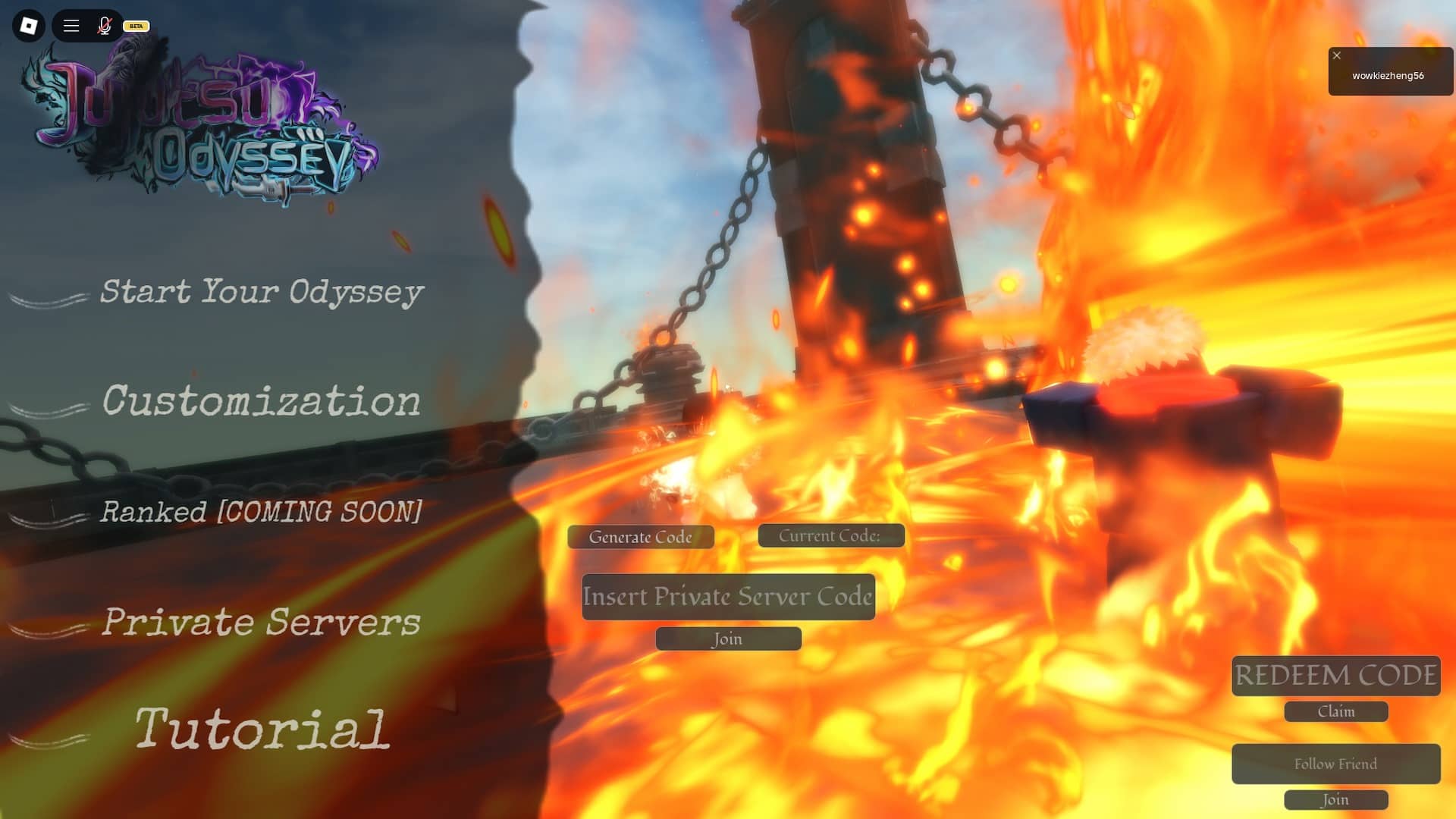Open the Private Servers menu
Viewport: 1456px width, 819px height.
pyautogui.click(x=262, y=622)
